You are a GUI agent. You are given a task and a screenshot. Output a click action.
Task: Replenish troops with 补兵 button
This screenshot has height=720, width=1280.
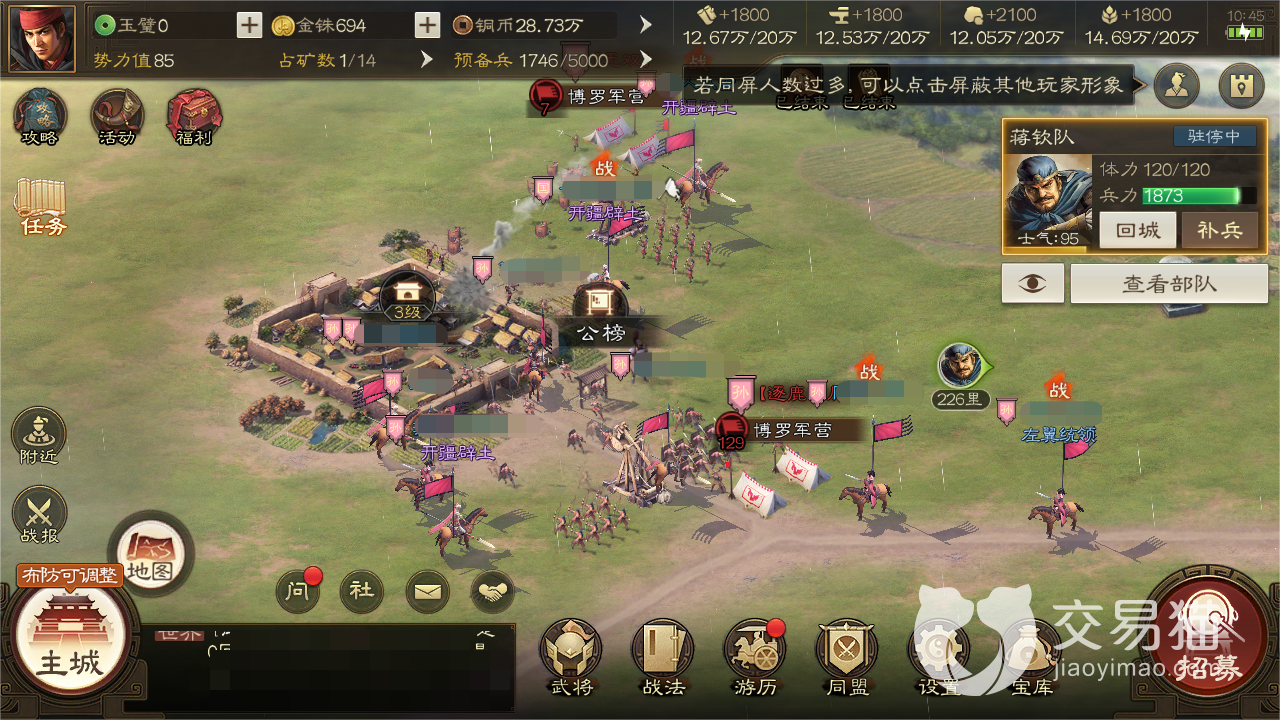coord(1219,230)
